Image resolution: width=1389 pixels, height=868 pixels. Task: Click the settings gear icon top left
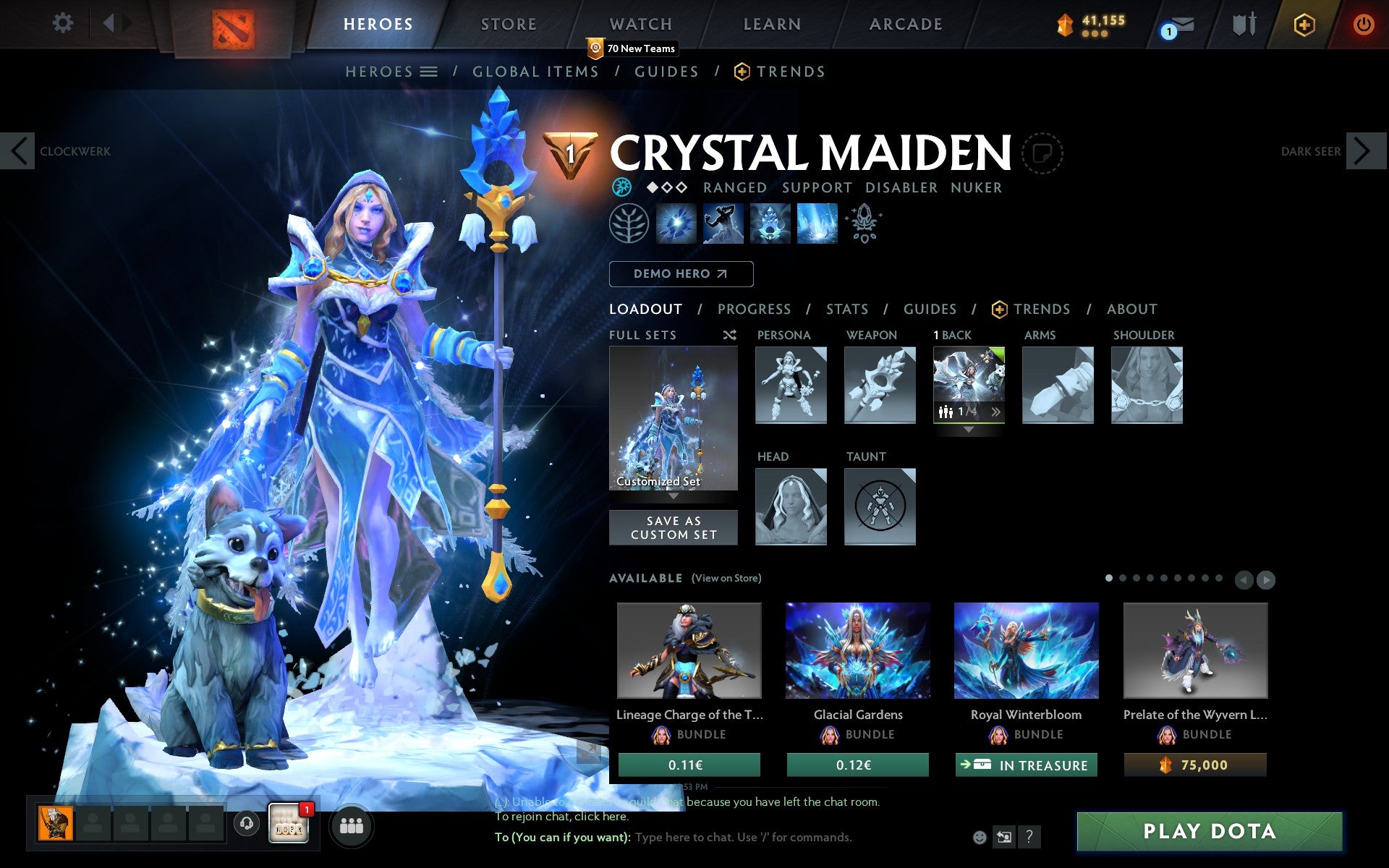coord(64,23)
